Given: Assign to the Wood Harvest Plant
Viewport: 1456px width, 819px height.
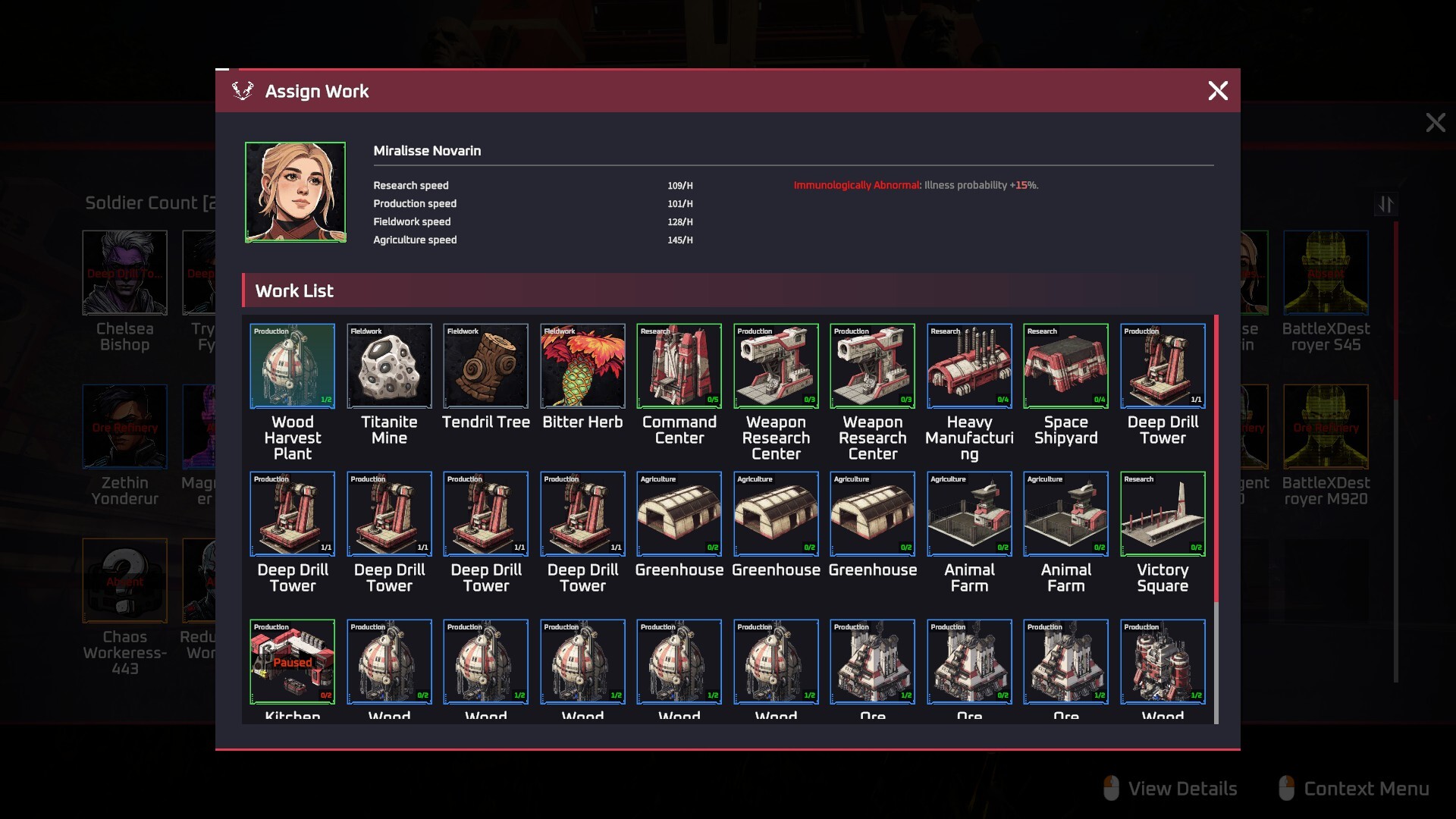Looking at the screenshot, I should pyautogui.click(x=292, y=366).
